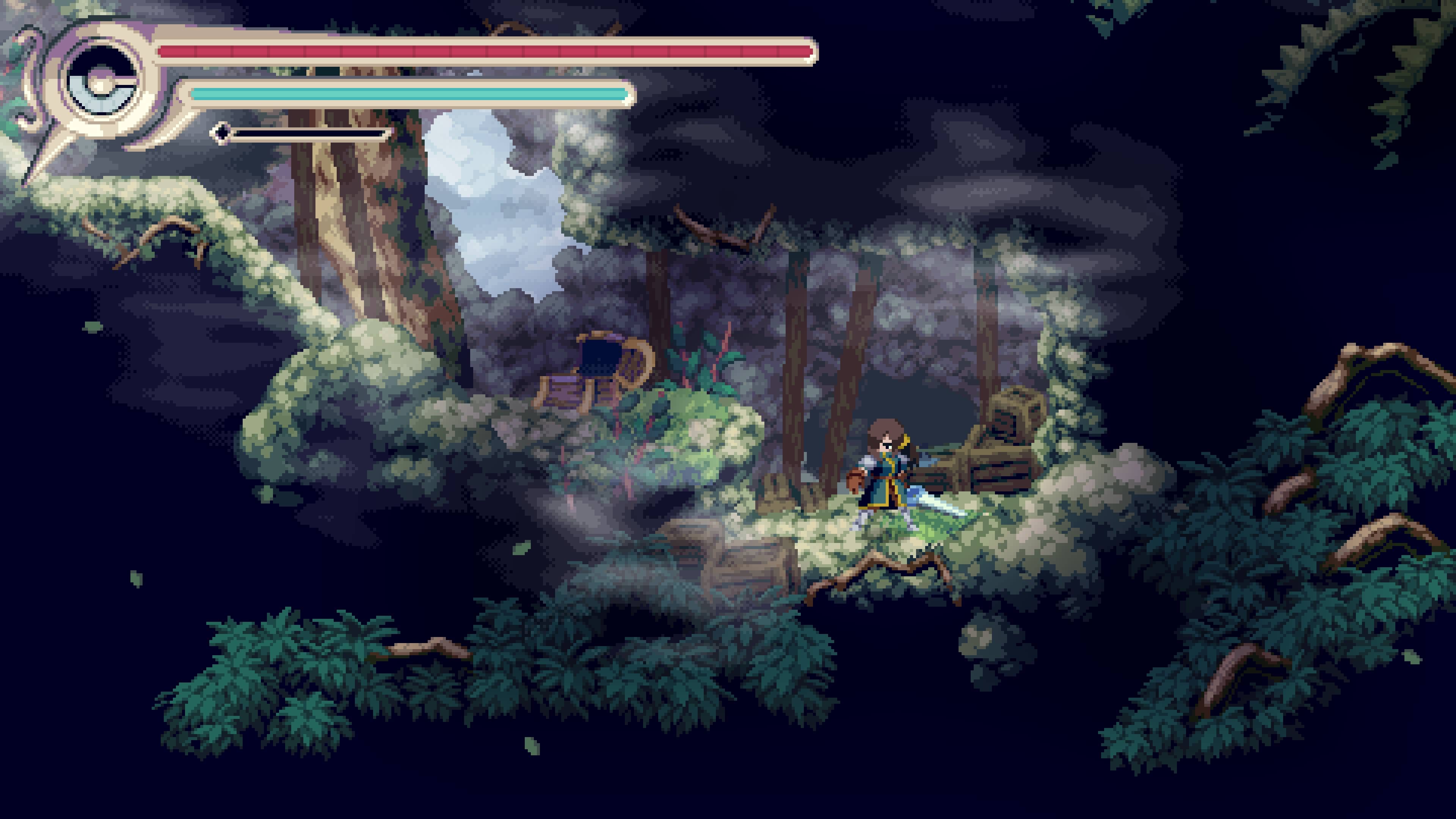Screen dimensions: 1456x819
Task: Click the diamond marker on the experience bar
Action: click(x=221, y=132)
